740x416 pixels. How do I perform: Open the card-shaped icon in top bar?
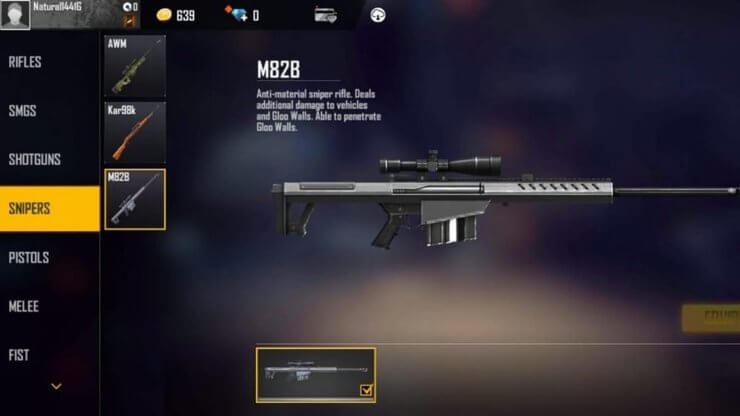(x=325, y=16)
